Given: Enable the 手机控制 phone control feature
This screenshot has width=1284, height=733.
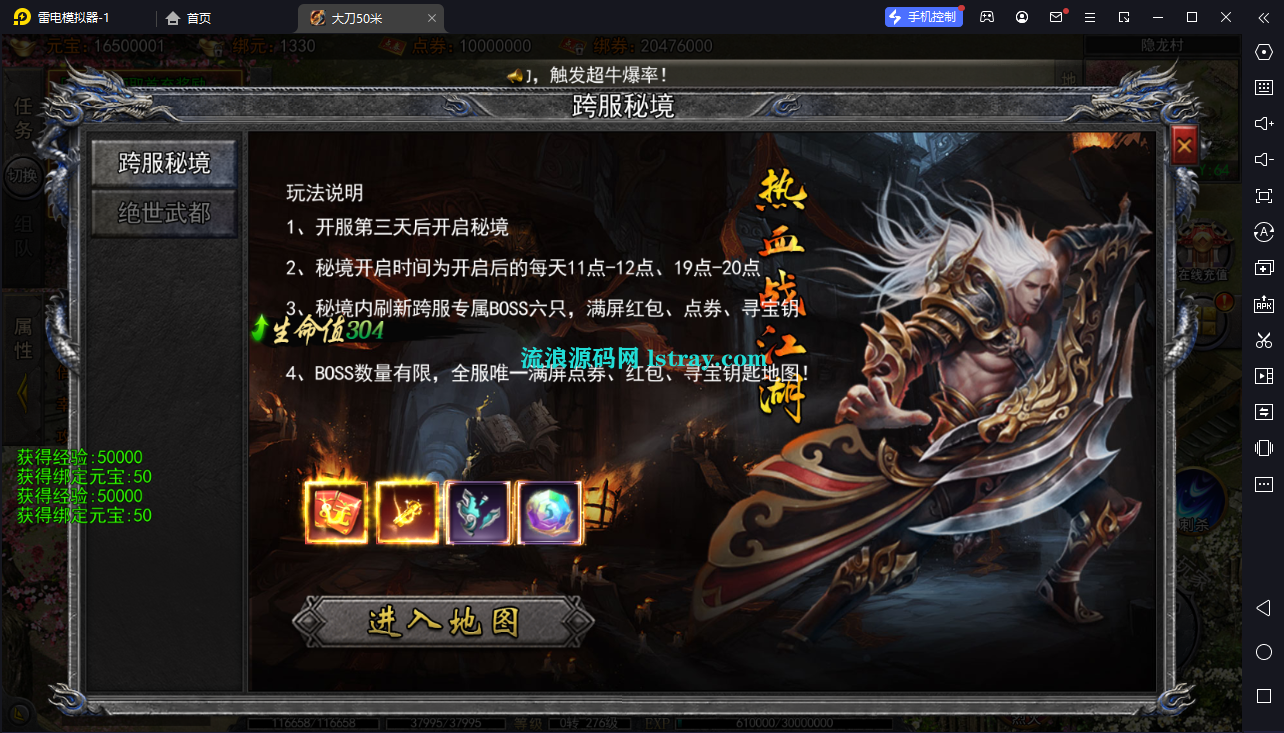Looking at the screenshot, I should coord(923,16).
